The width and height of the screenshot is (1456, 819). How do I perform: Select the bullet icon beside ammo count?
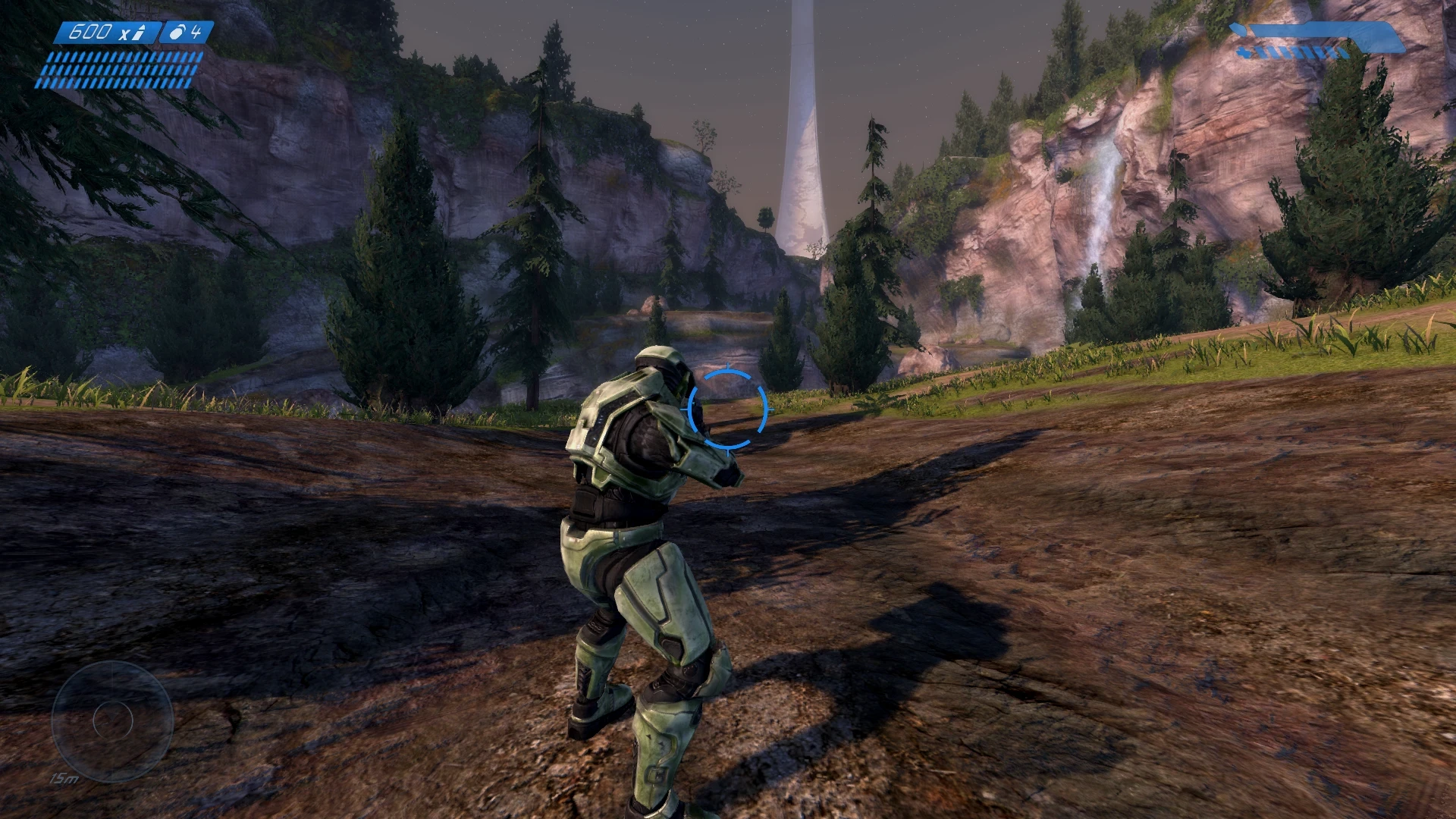137,32
